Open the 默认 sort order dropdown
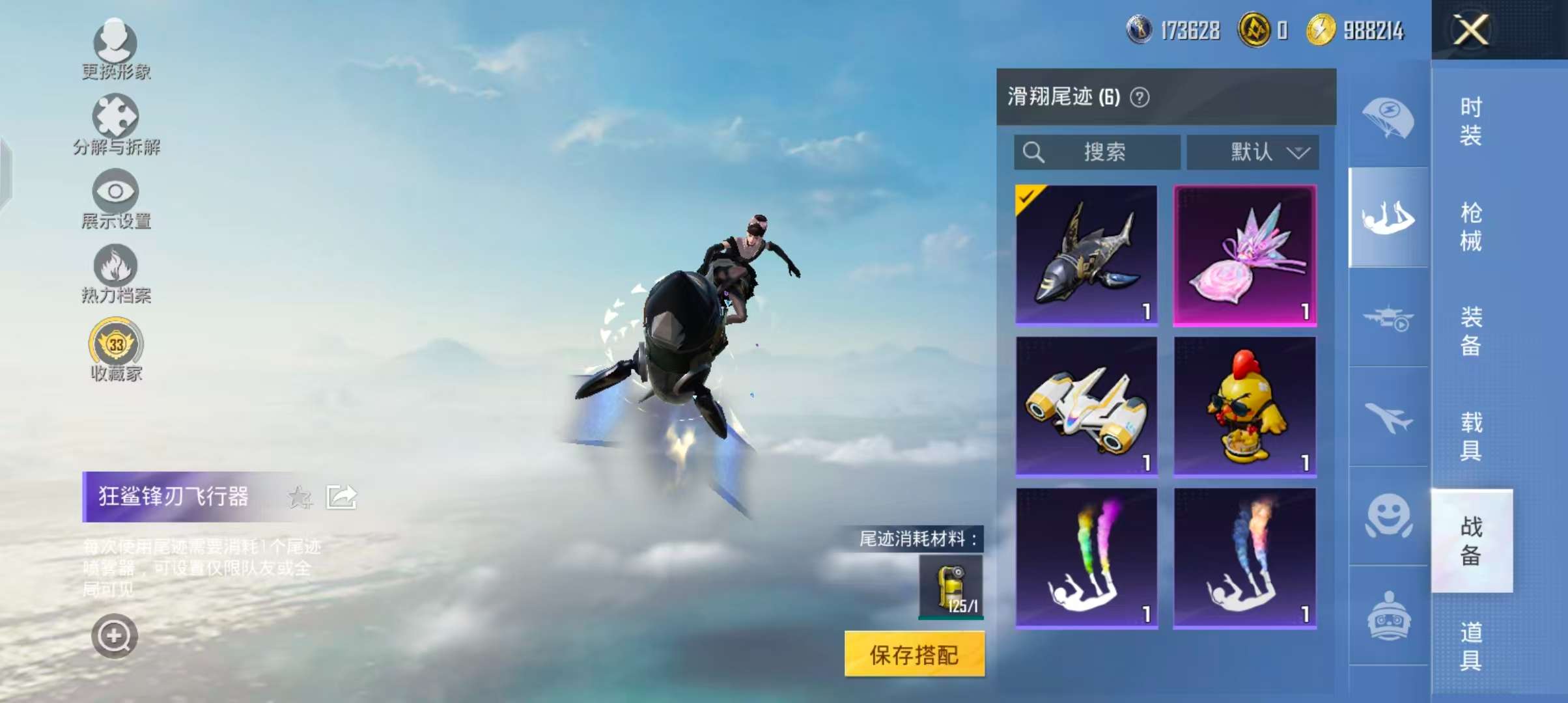Image resolution: width=1568 pixels, height=703 pixels. 1252,152
